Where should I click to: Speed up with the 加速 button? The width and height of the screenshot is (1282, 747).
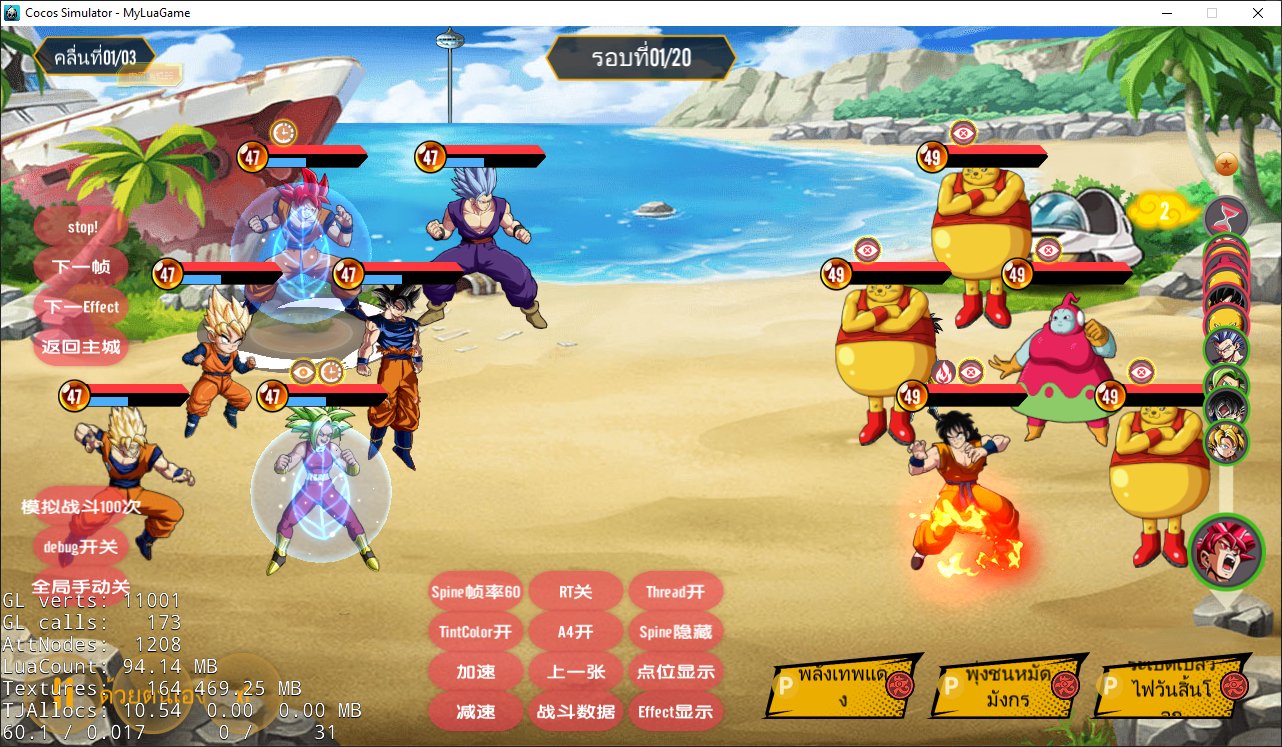(476, 672)
